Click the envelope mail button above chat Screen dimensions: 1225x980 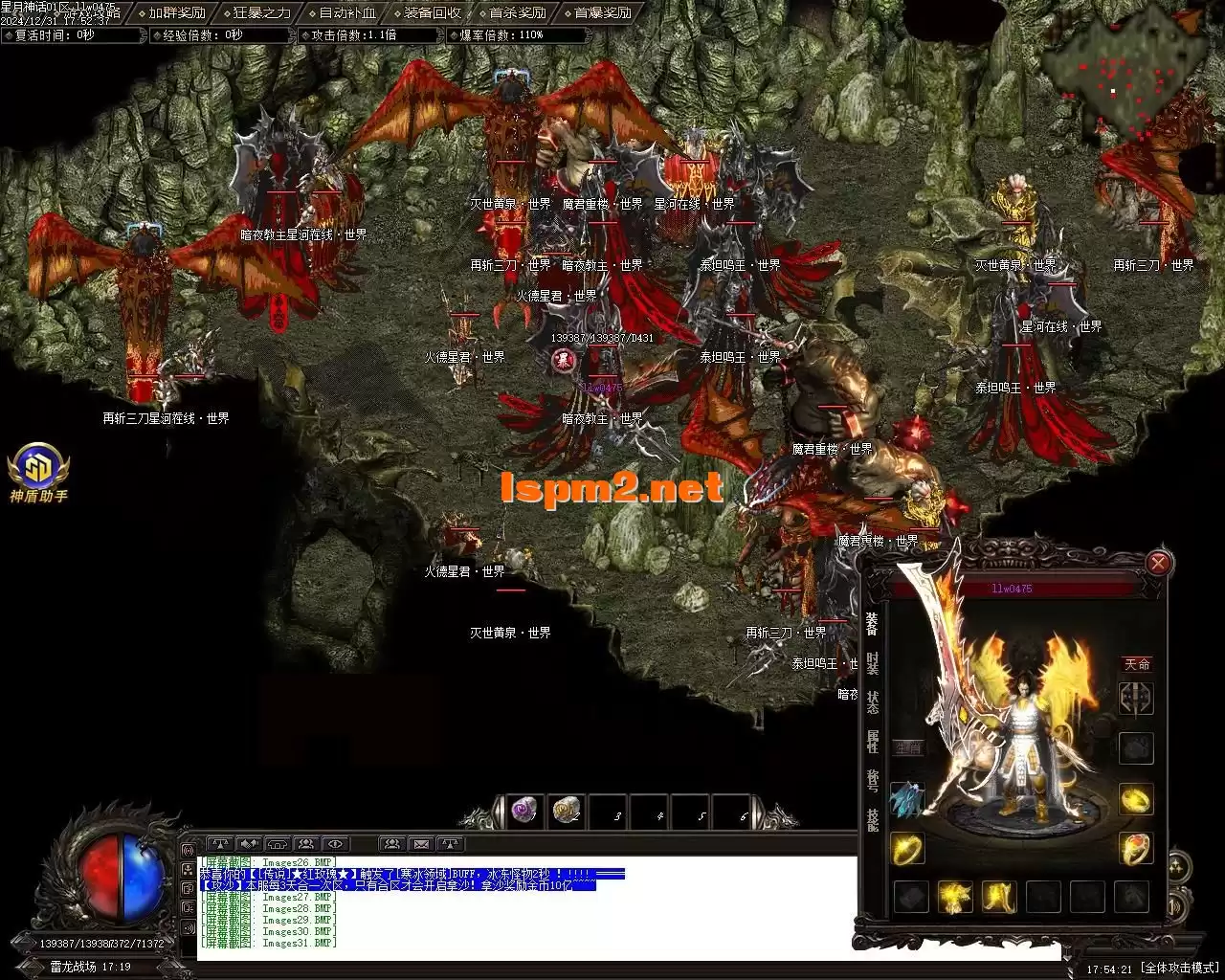pyautogui.click(x=420, y=844)
